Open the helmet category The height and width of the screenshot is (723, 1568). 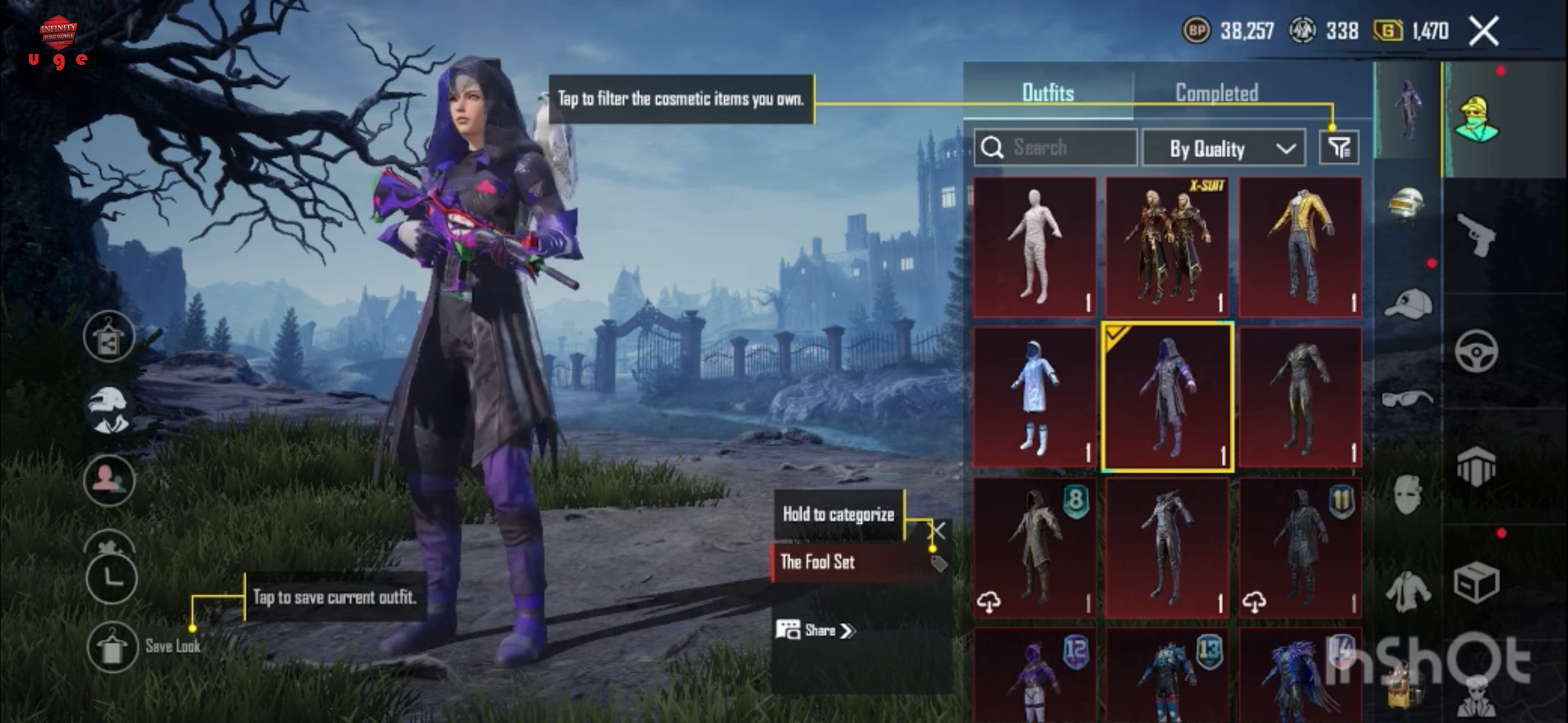[x=1407, y=205]
